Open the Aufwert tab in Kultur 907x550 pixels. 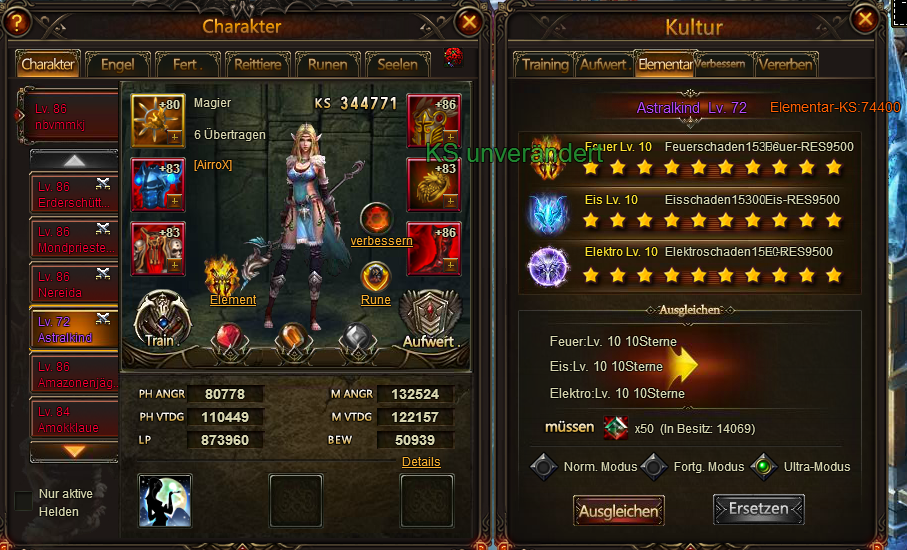pyautogui.click(x=604, y=65)
